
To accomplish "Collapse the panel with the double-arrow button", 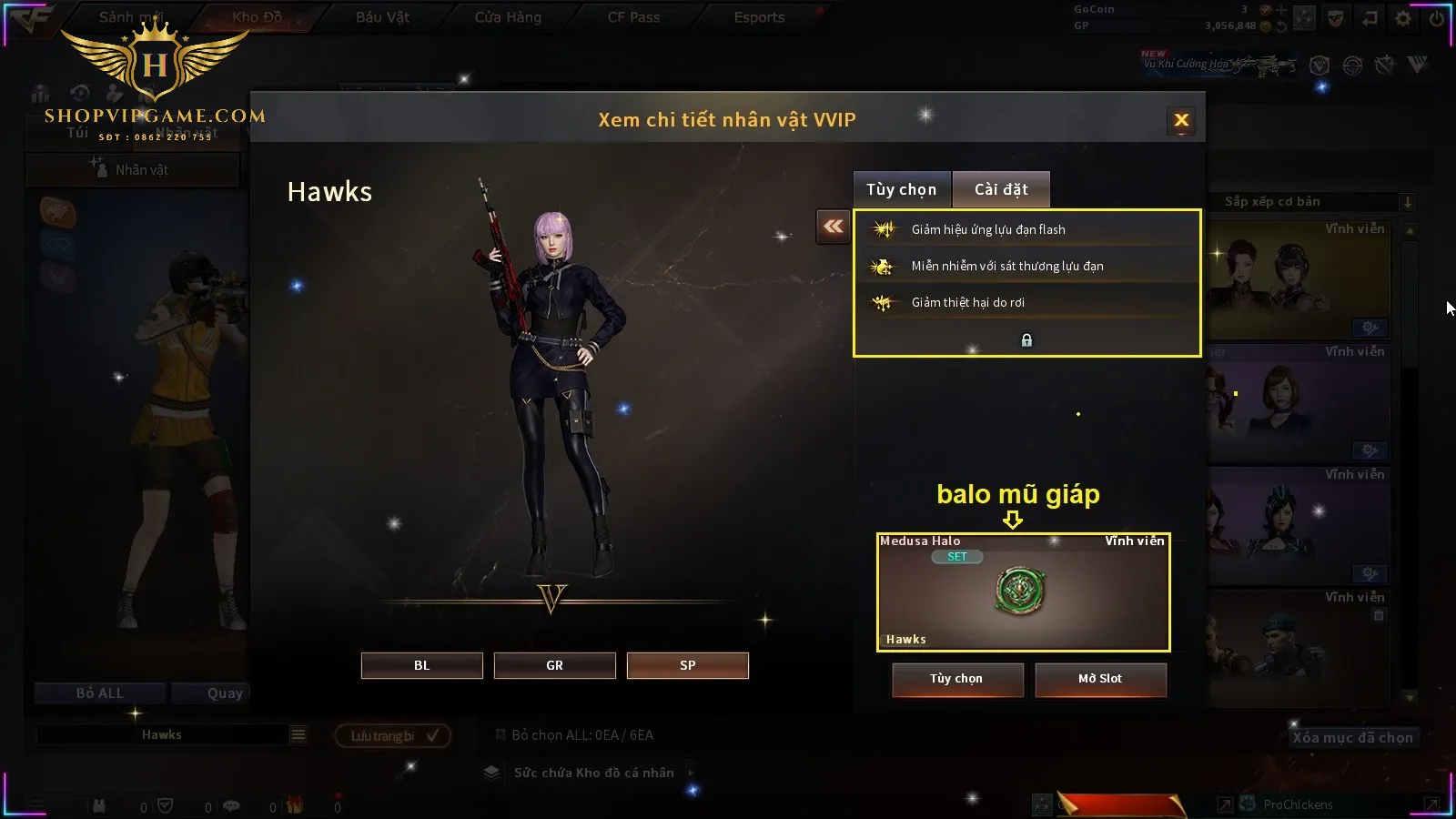I will (x=833, y=227).
